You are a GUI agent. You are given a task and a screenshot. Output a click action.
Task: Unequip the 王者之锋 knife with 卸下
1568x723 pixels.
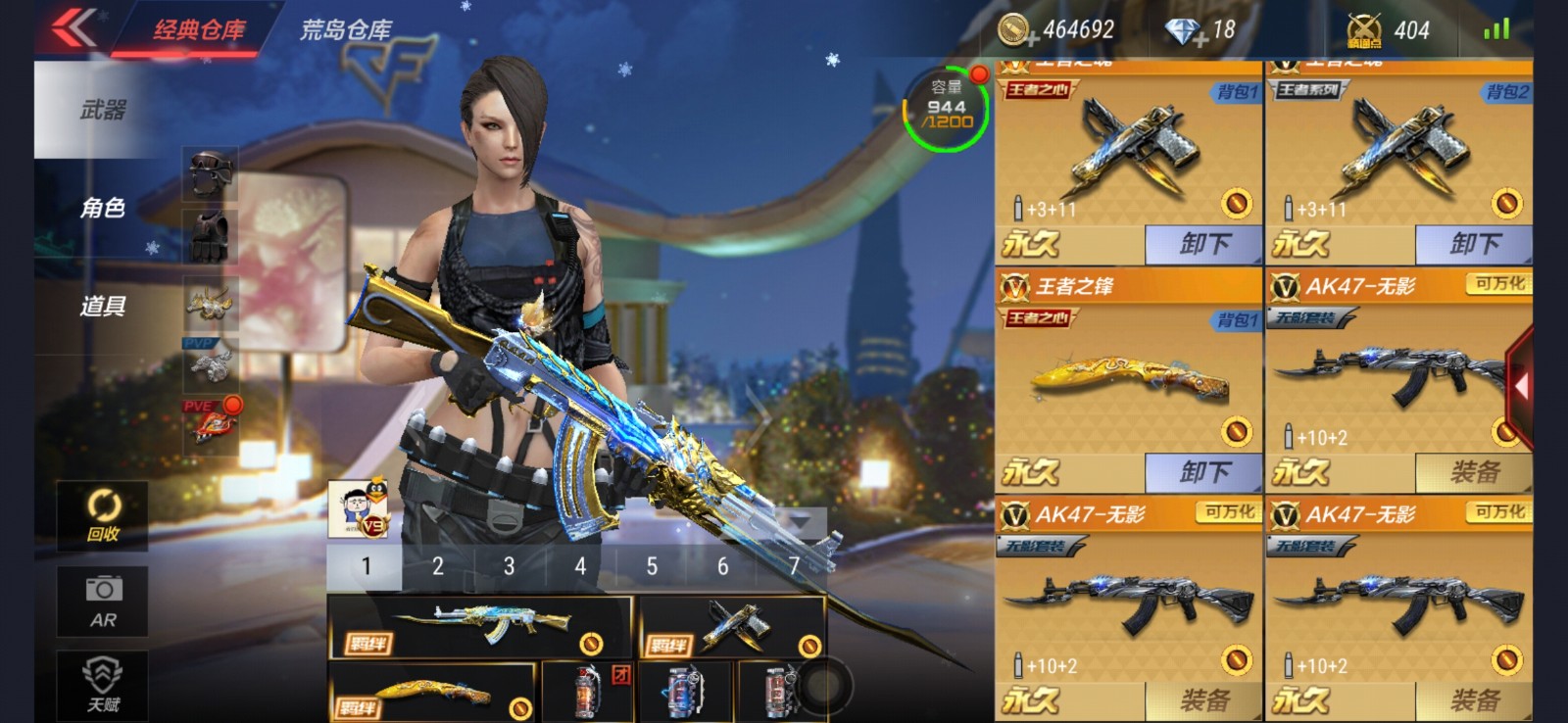tap(1202, 473)
